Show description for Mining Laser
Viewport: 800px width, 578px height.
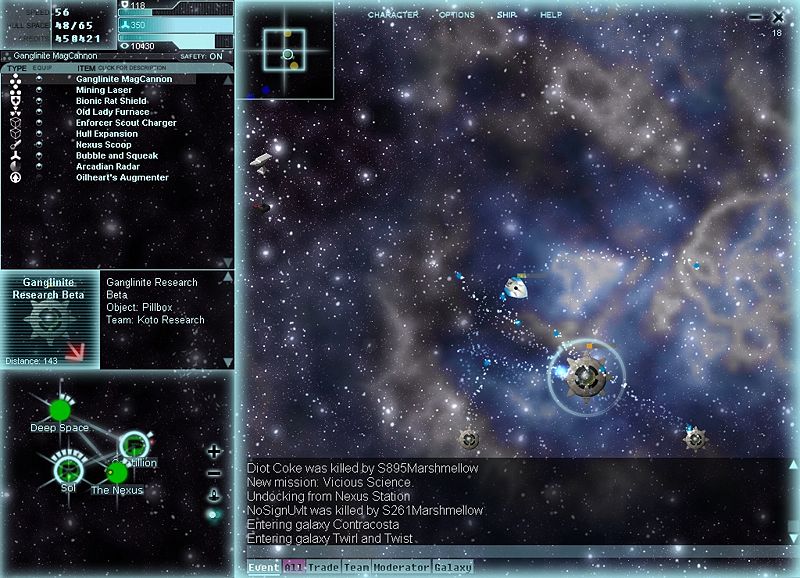pyautogui.click(x=104, y=90)
